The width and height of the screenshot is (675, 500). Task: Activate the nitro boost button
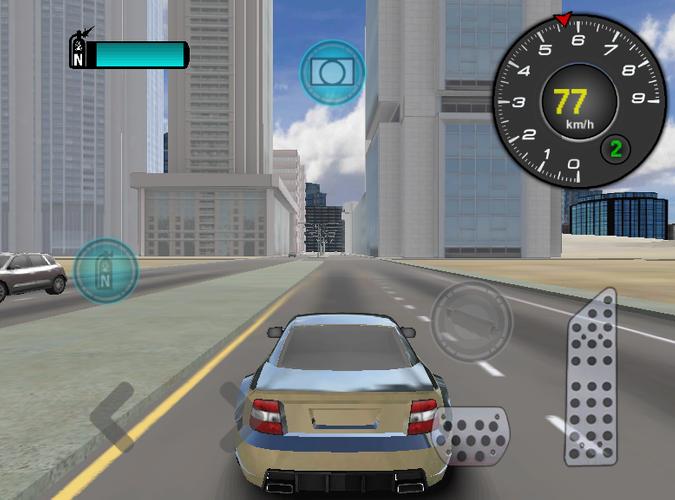(x=106, y=270)
